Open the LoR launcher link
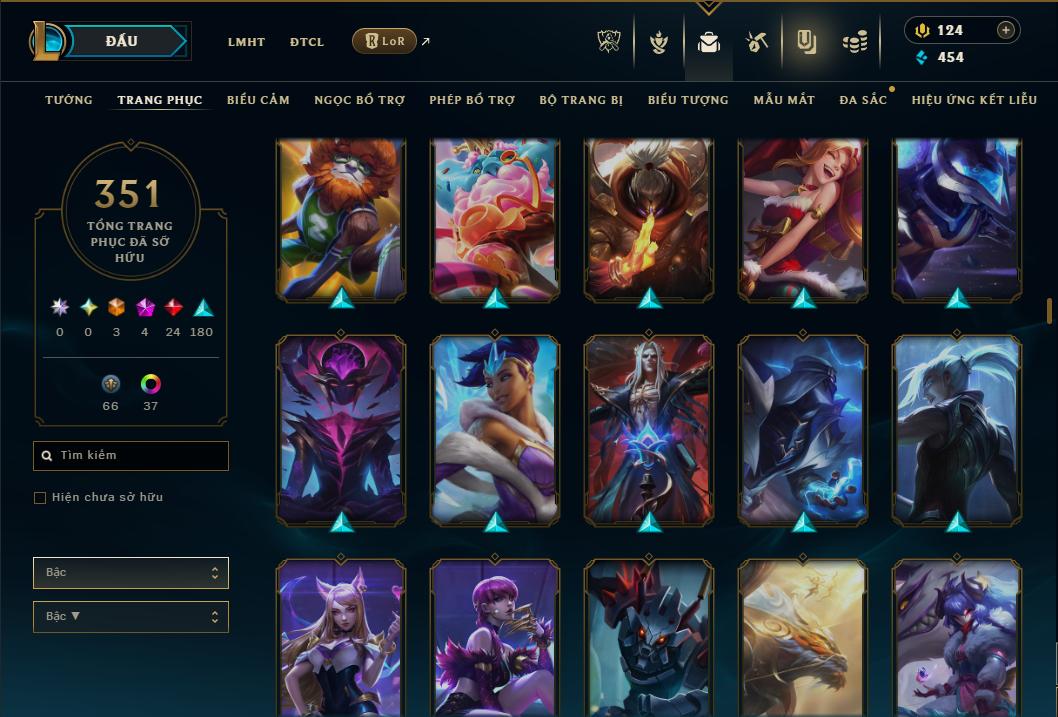 coord(385,42)
